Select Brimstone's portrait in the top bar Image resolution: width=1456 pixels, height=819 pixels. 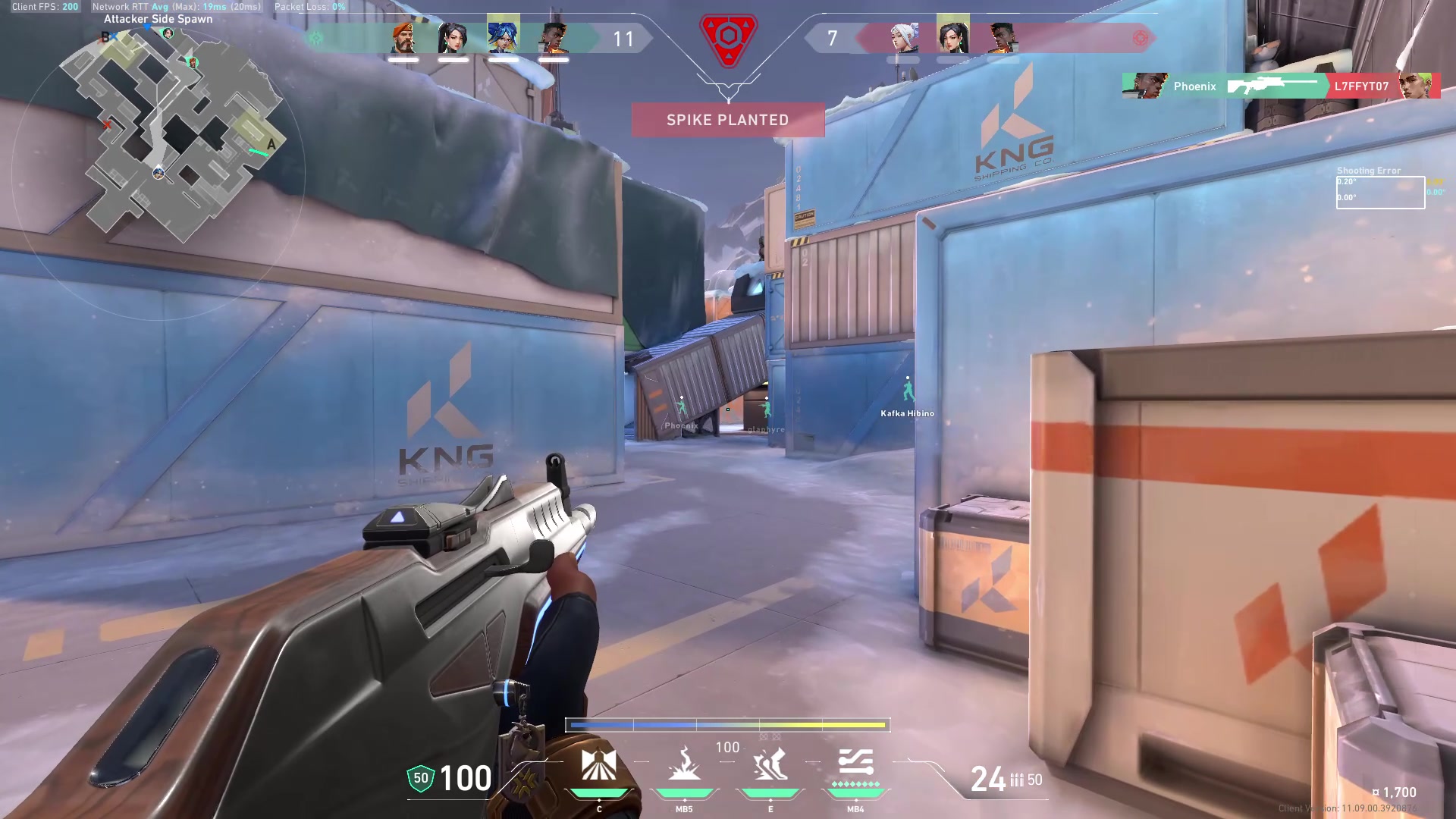tap(403, 38)
